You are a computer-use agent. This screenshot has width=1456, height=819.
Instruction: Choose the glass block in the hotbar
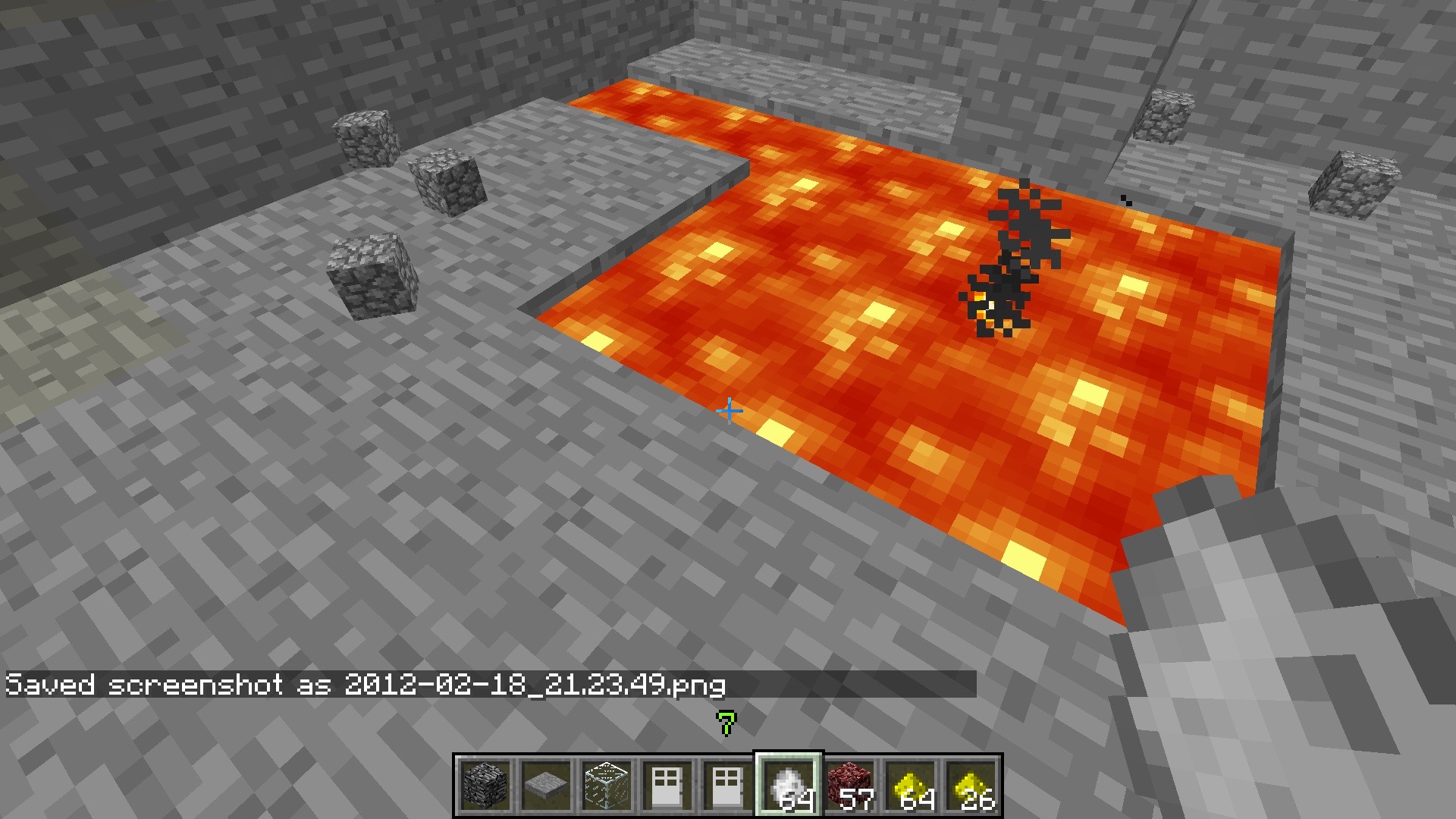(x=607, y=786)
